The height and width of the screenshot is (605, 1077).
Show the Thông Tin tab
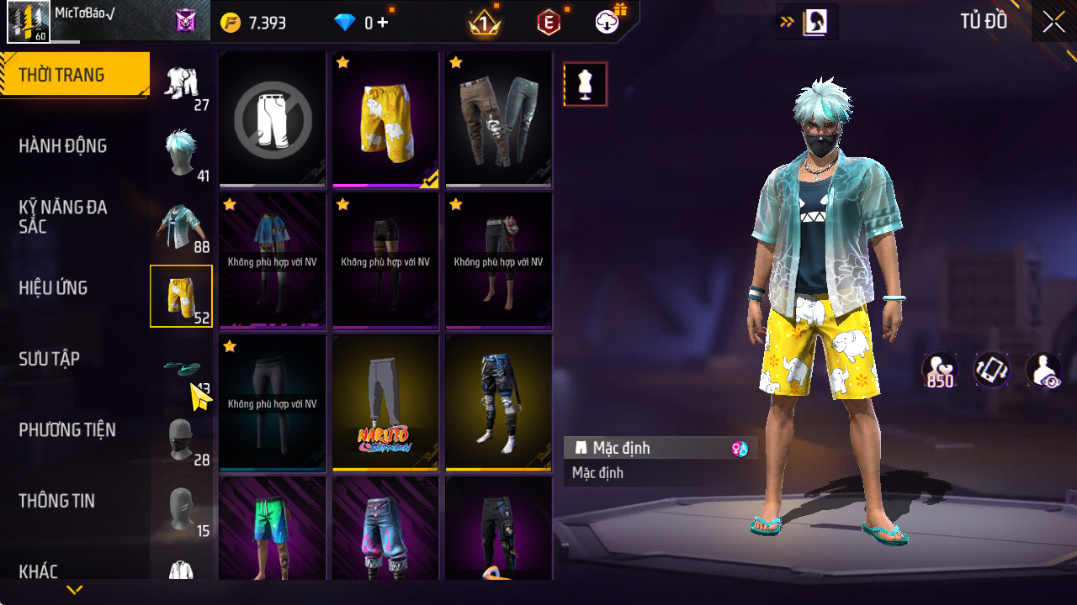[x=56, y=501]
